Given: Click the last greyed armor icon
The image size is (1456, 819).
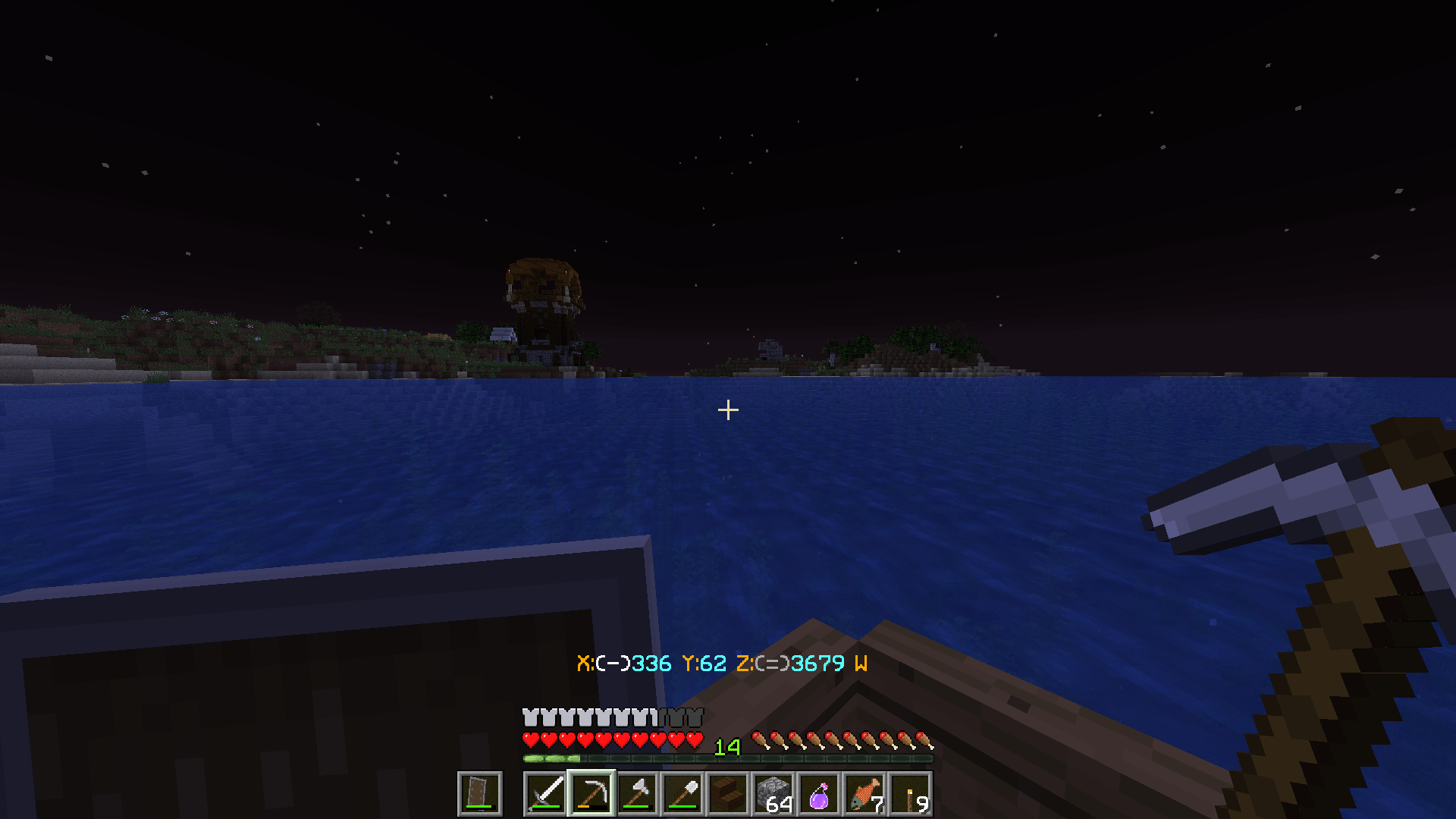Looking at the screenshot, I should (x=695, y=716).
